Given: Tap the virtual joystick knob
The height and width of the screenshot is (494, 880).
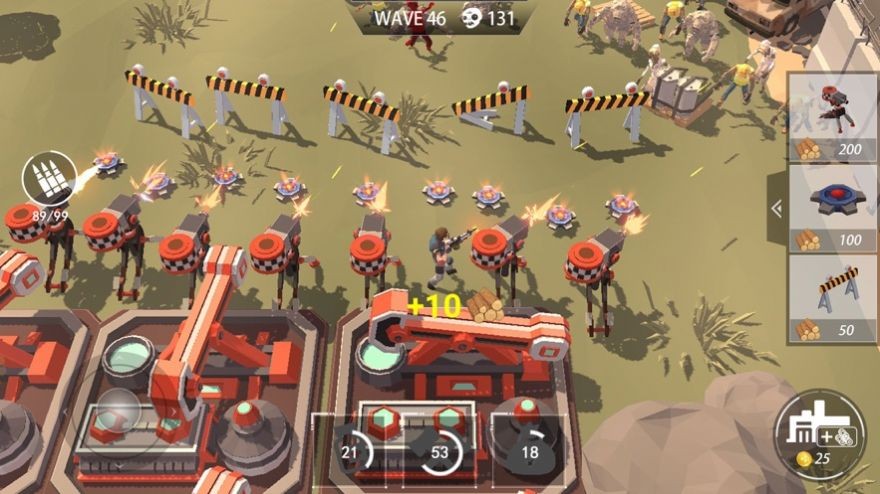Looking at the screenshot, I should (x=118, y=409).
